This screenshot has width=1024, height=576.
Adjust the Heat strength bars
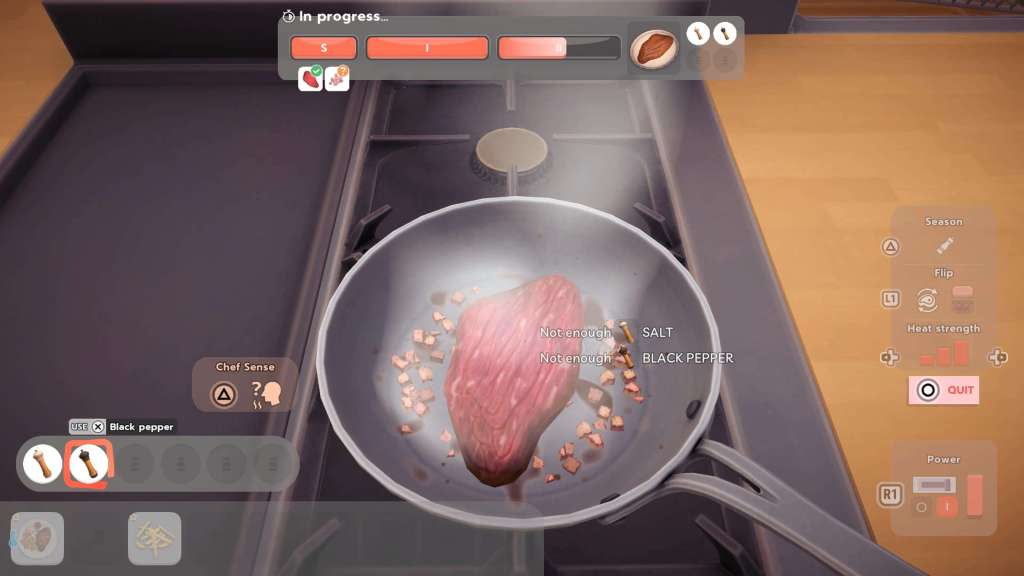click(944, 354)
